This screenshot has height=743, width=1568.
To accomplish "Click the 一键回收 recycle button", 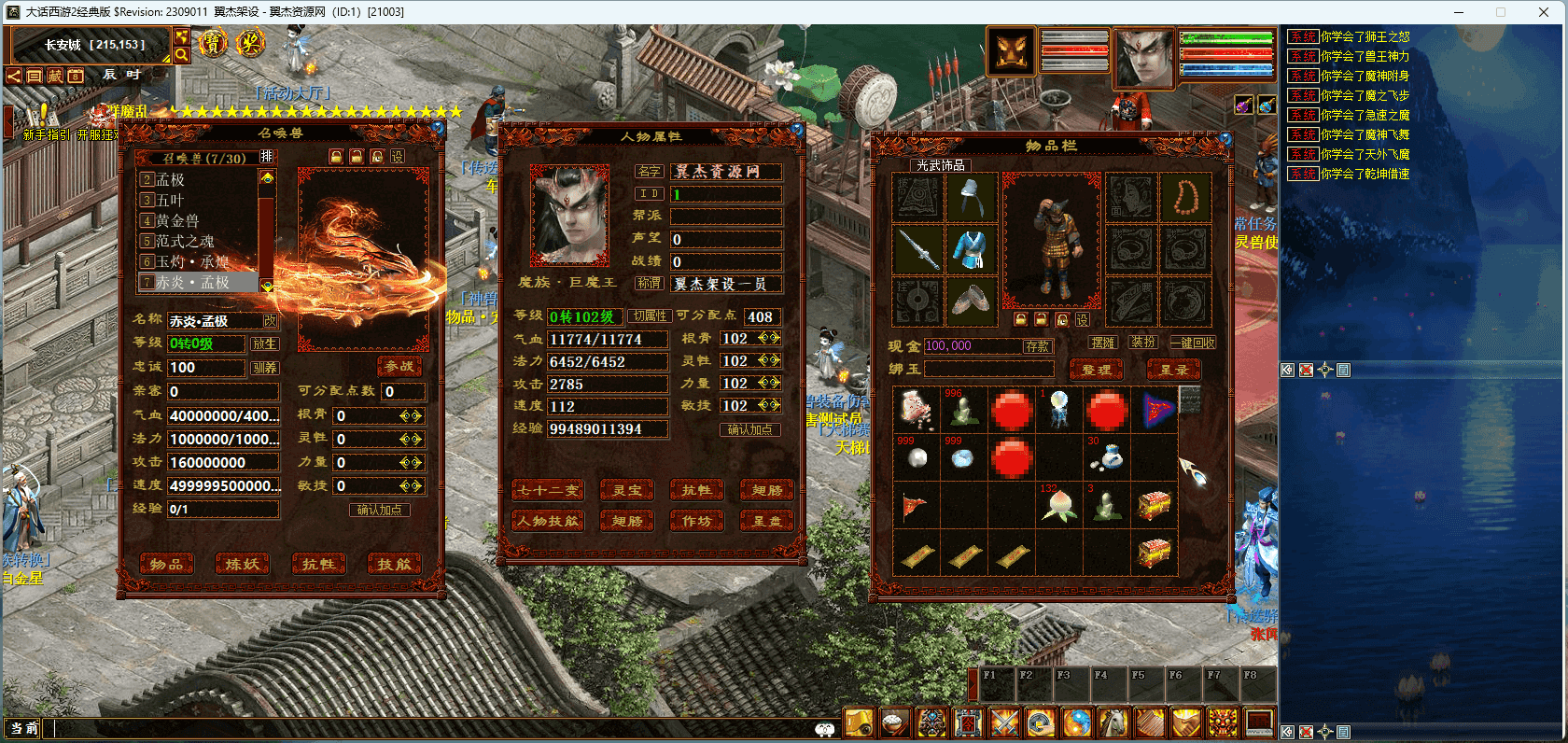I will point(1193,343).
